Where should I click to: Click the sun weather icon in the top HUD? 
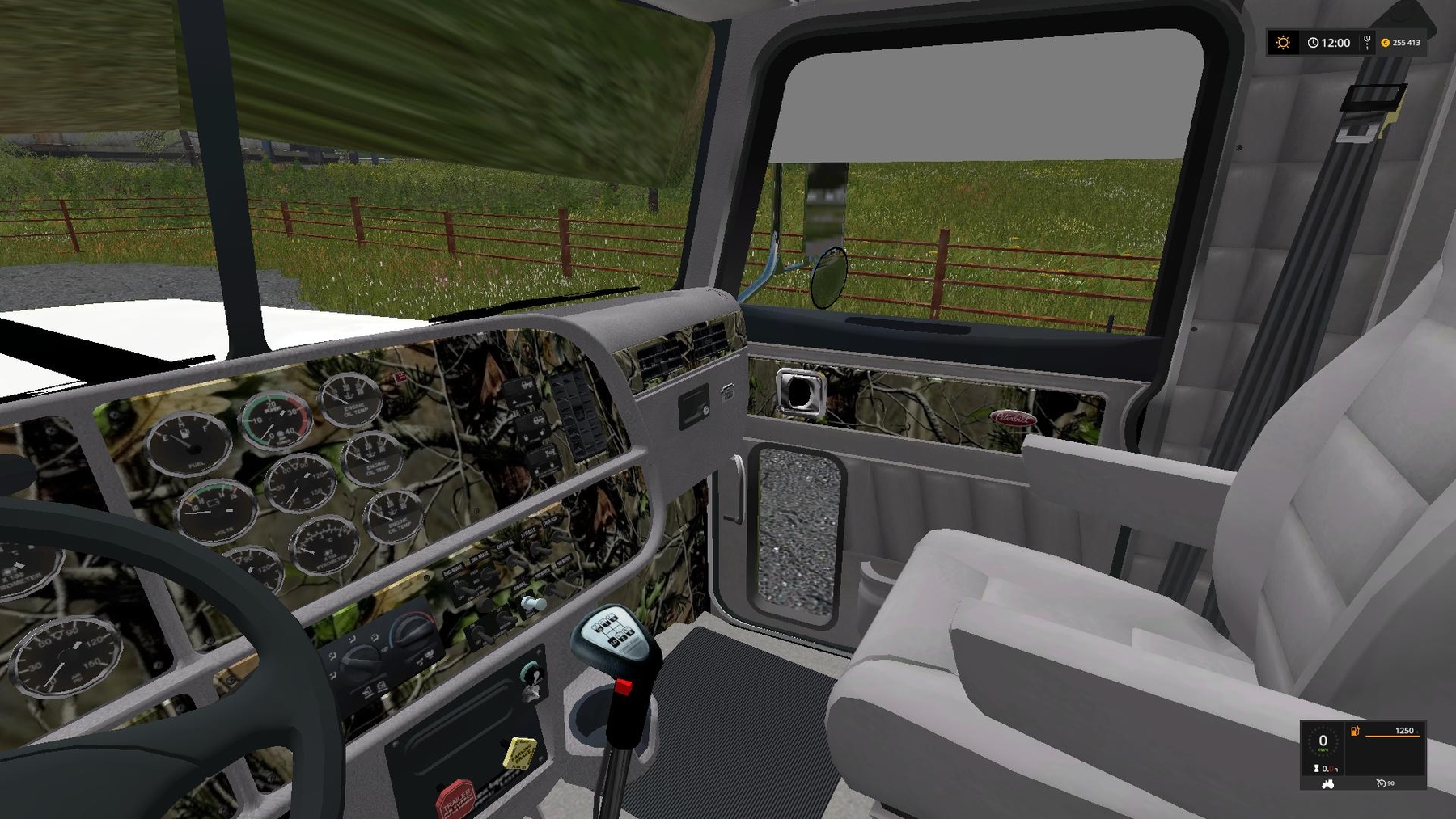(x=1282, y=42)
